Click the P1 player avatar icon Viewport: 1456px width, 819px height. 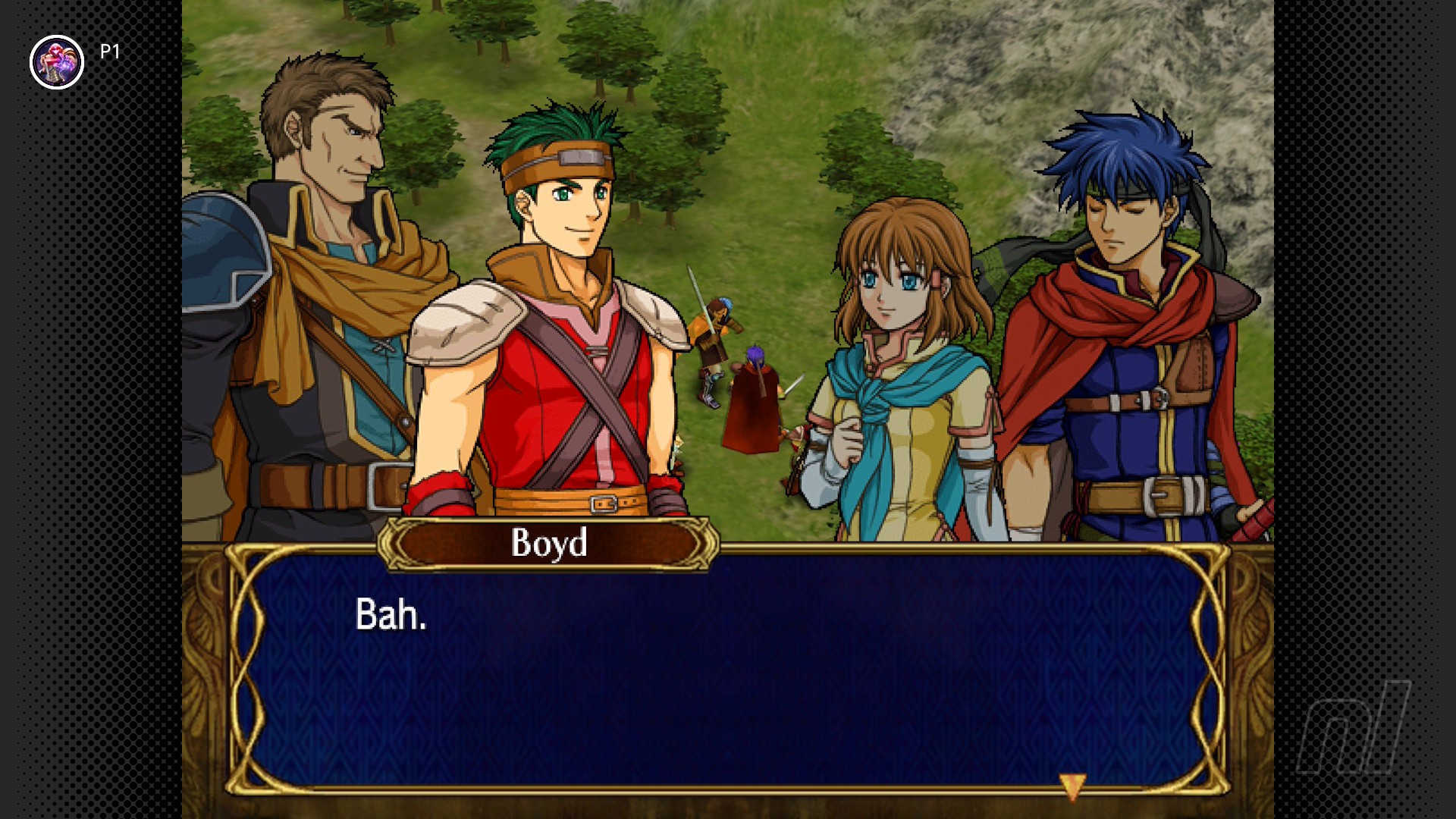(57, 62)
